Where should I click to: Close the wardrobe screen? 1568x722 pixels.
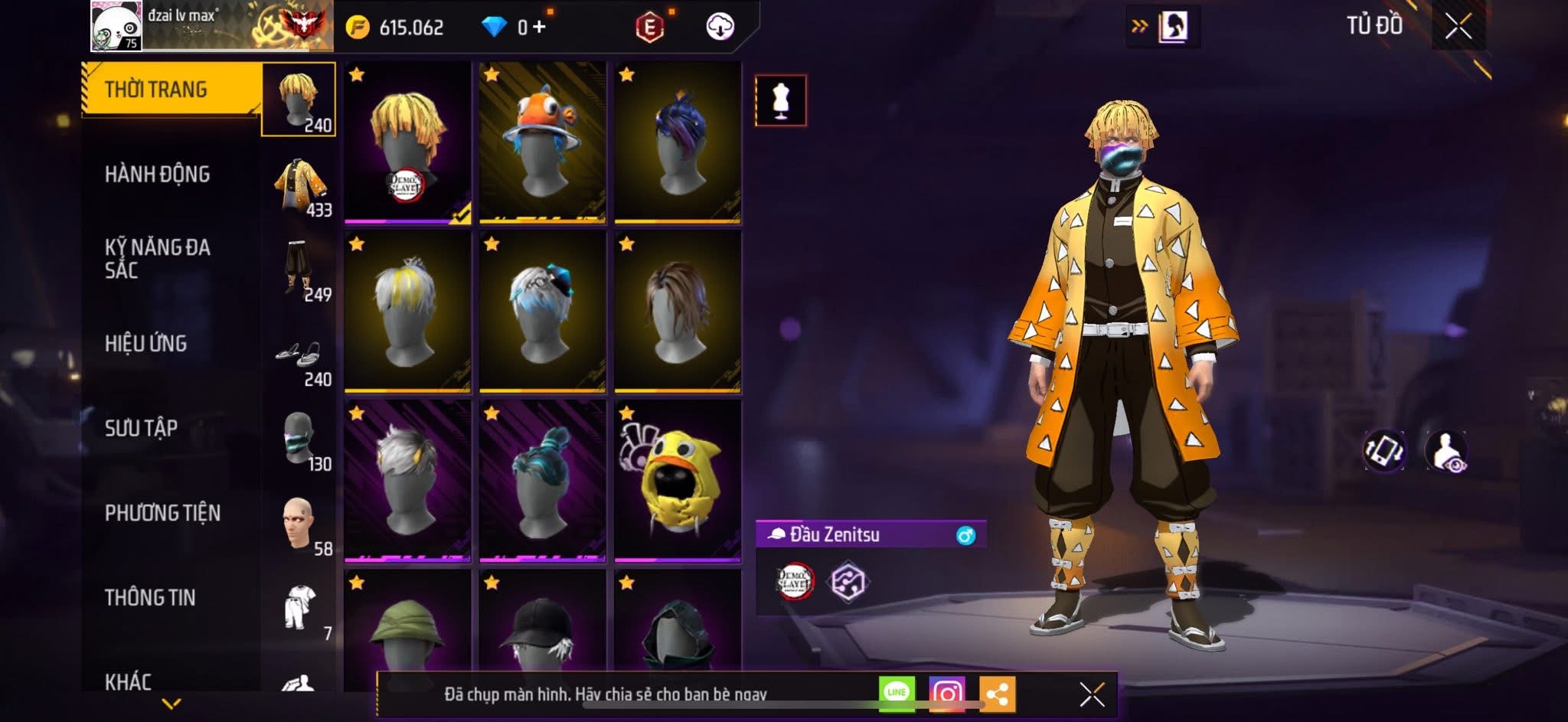(1458, 27)
